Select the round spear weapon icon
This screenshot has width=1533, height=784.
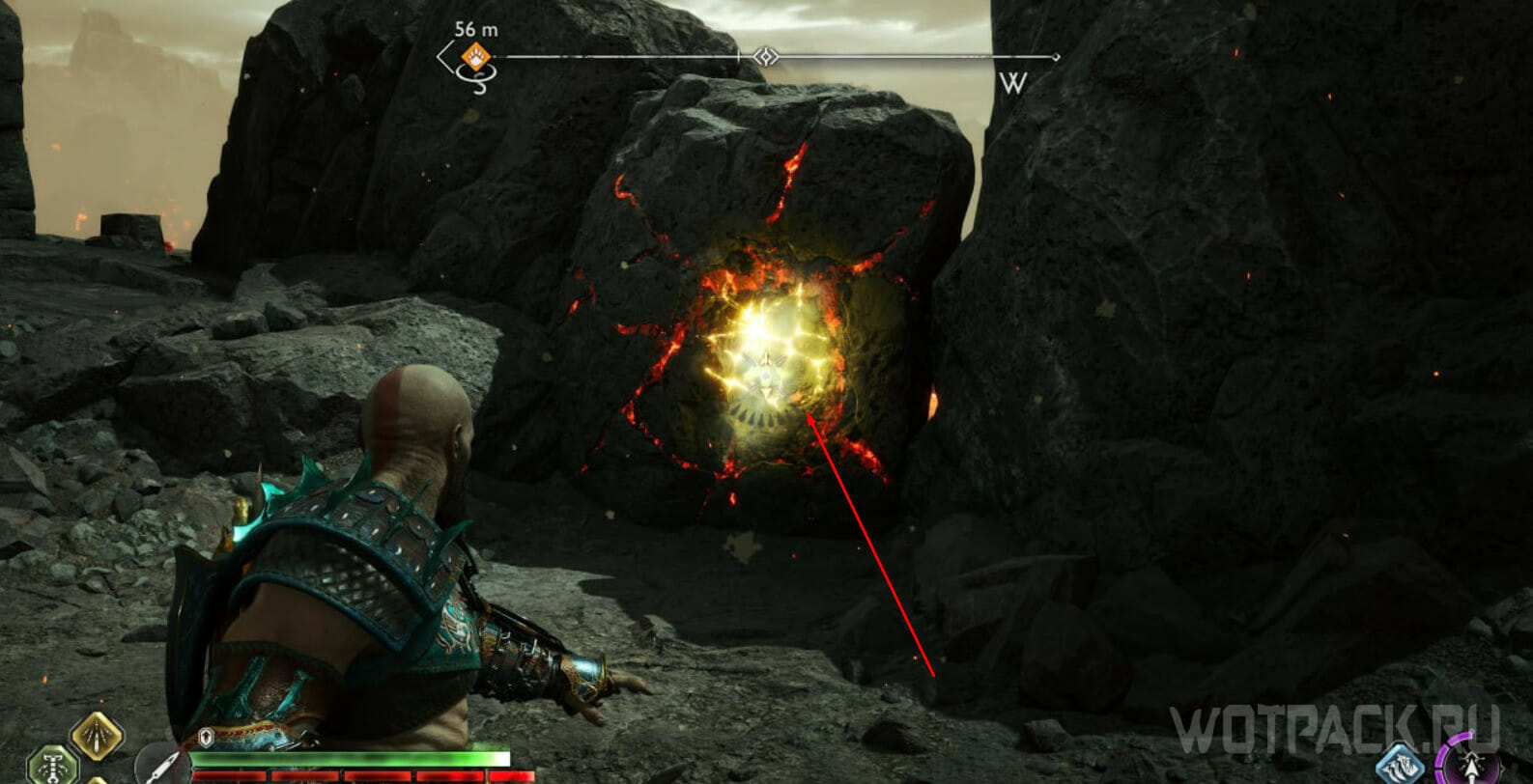point(157,765)
